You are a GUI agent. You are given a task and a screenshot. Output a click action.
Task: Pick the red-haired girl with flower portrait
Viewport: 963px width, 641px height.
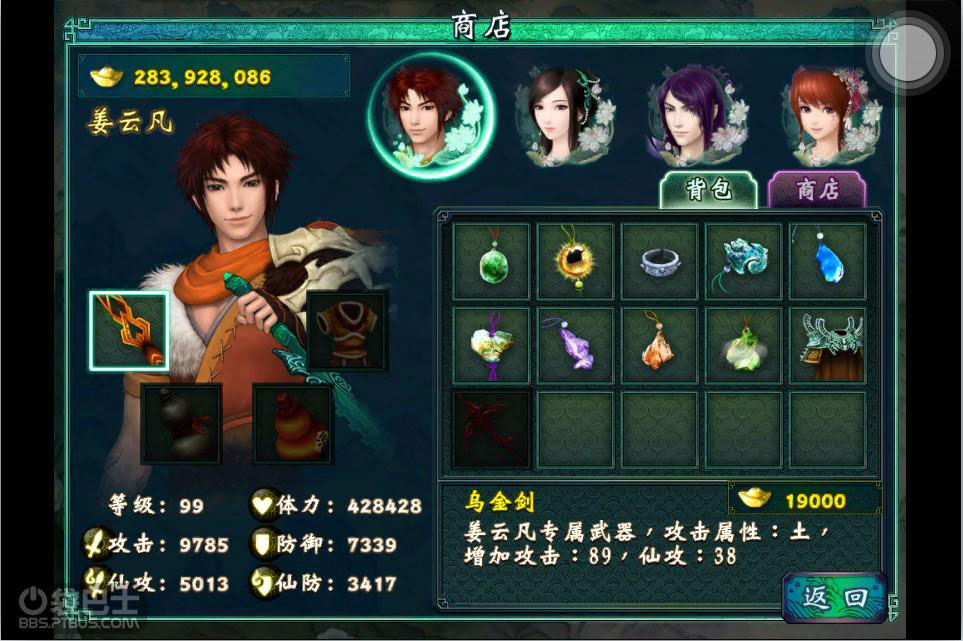coord(830,113)
